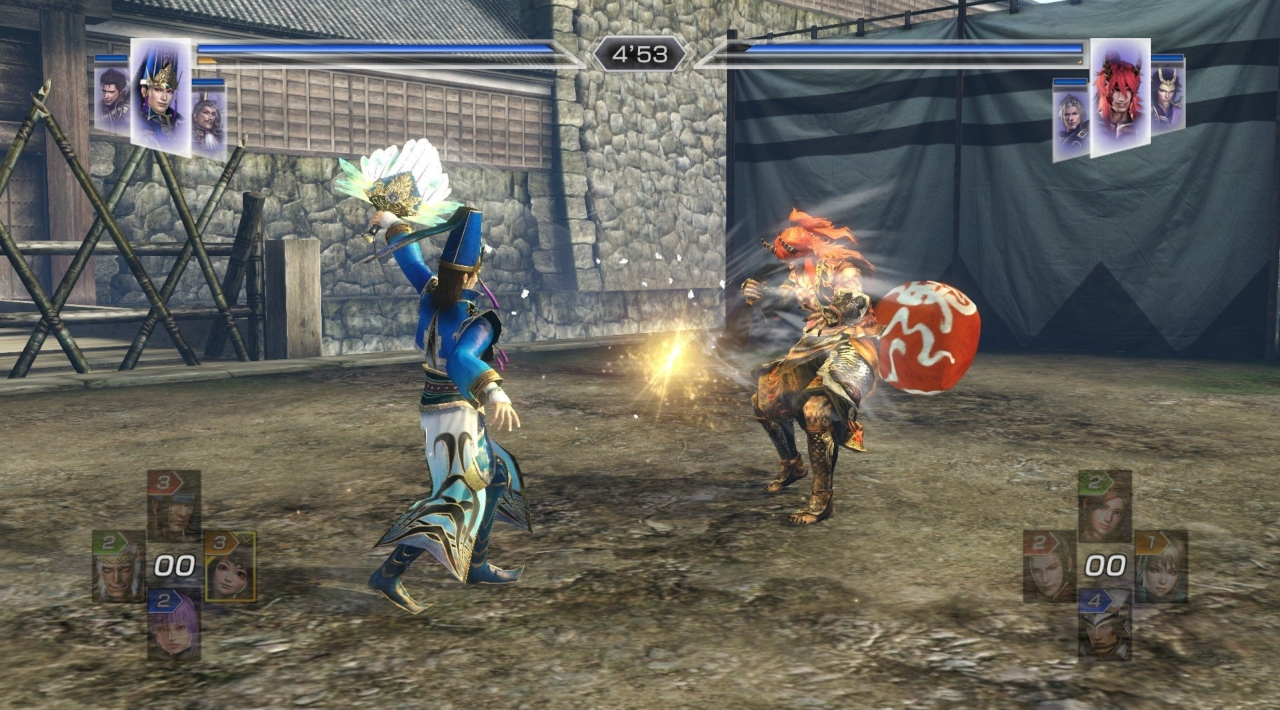1280x710 pixels.
Task: Use the blue 2 purple-haired girl card
Action: 174,624
